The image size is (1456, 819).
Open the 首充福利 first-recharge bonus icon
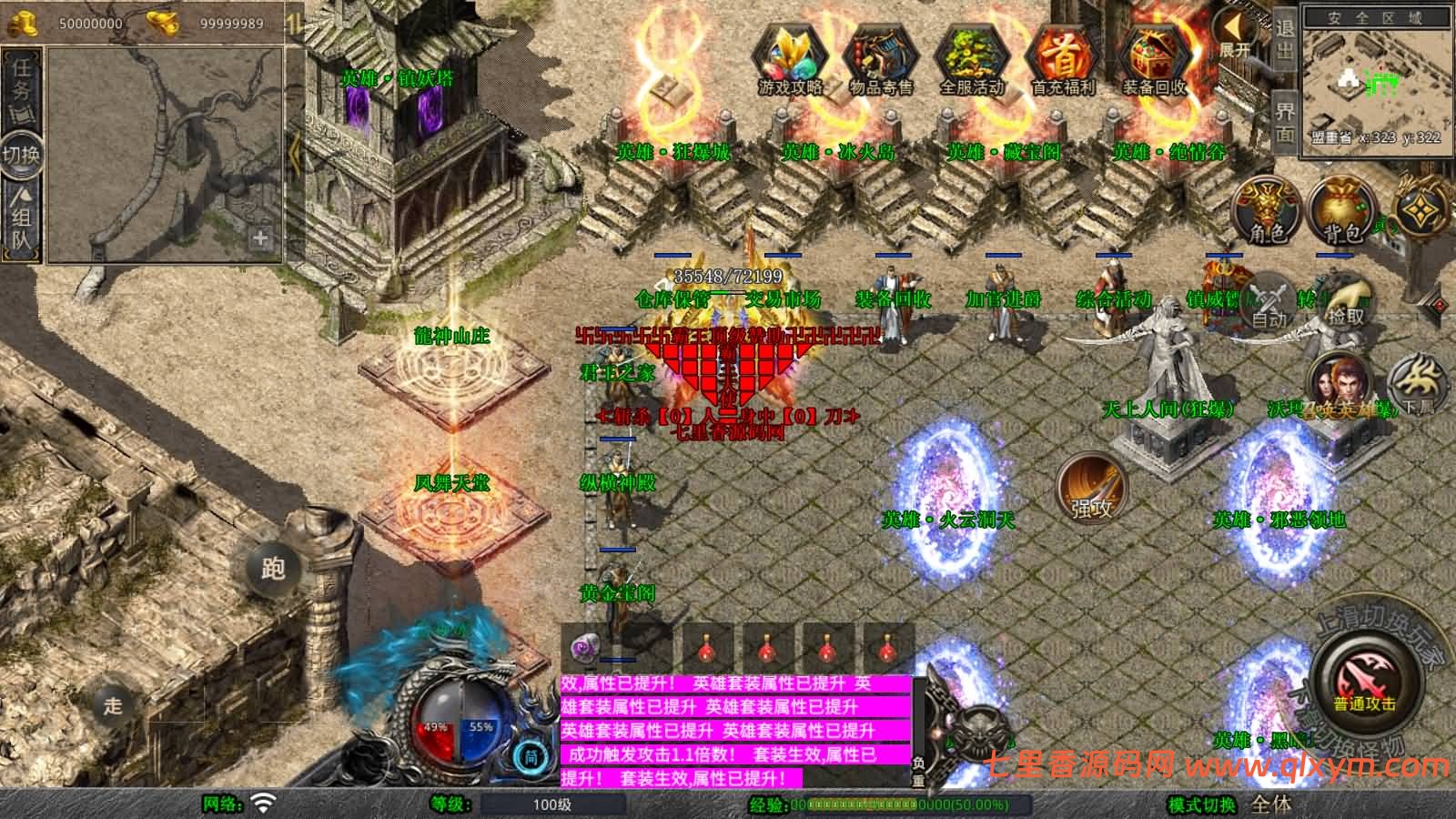(1062, 58)
